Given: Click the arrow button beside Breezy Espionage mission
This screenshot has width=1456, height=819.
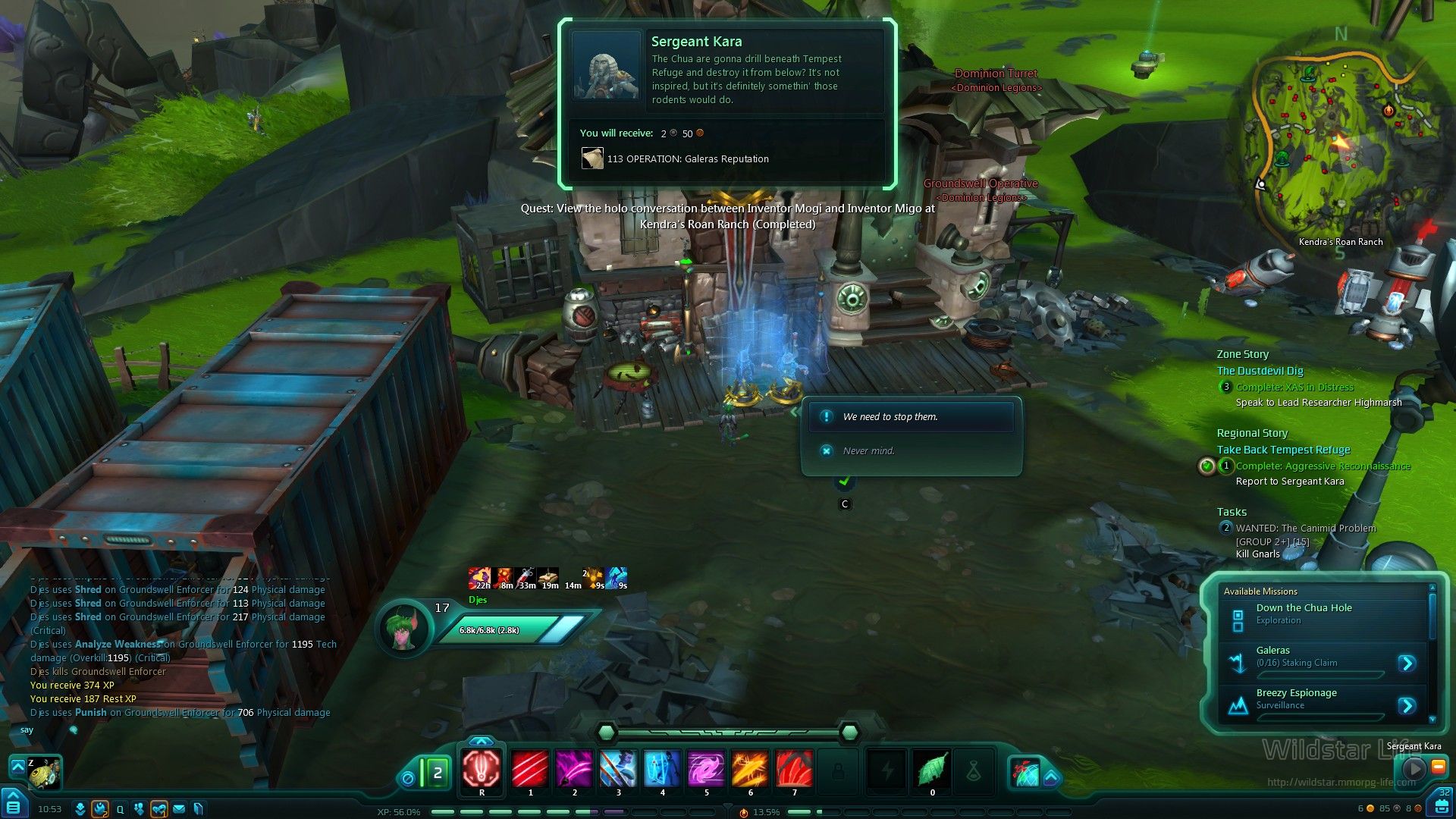Looking at the screenshot, I should (x=1407, y=706).
